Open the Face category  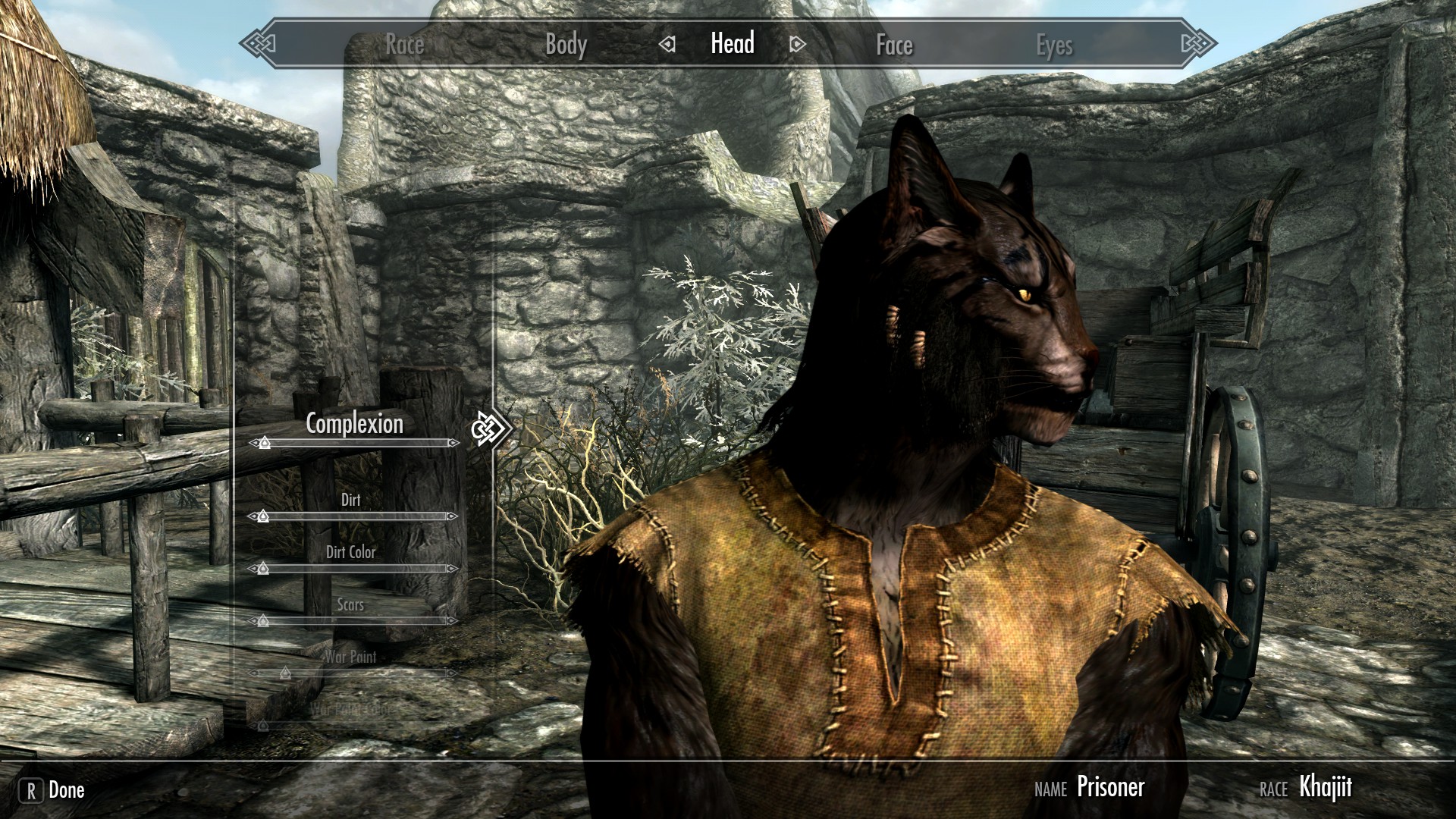click(x=894, y=45)
